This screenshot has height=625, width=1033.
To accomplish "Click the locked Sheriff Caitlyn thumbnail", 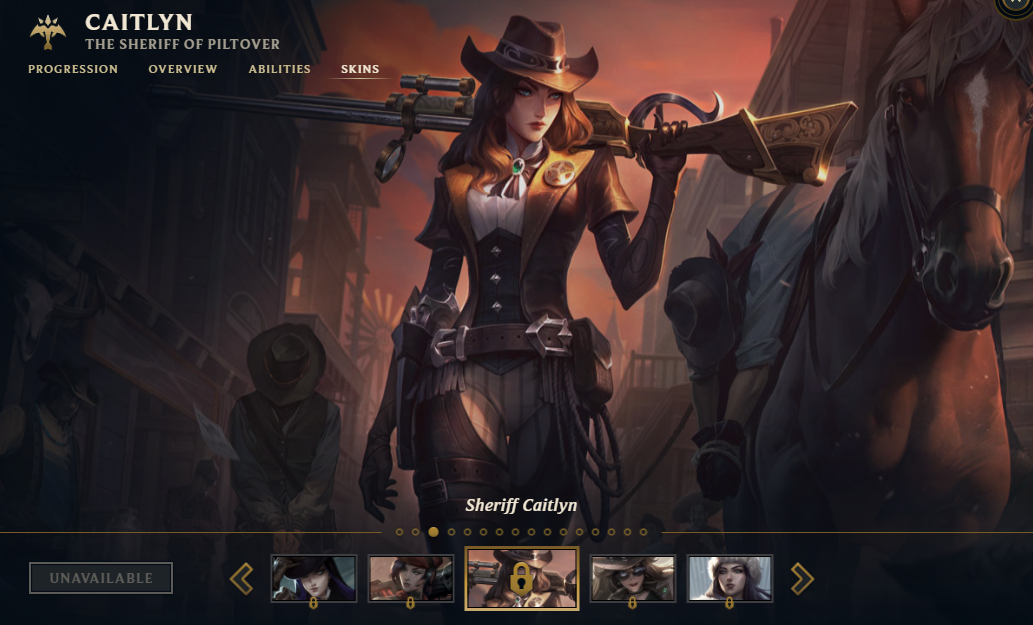I will point(521,578).
